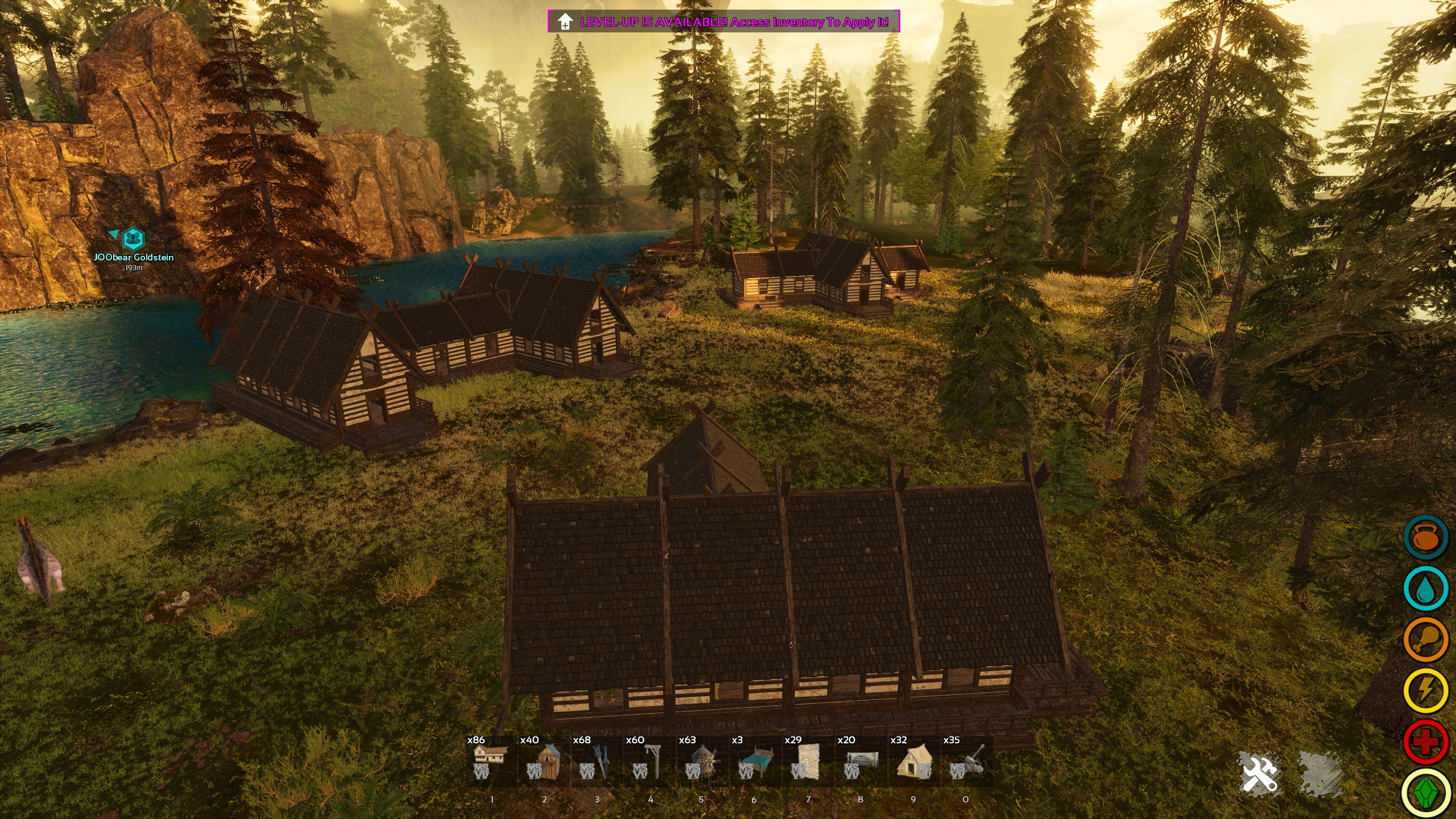Choose the catapult in hotbar slot 0
Screen dimensions: 1456x819
[x=967, y=762]
